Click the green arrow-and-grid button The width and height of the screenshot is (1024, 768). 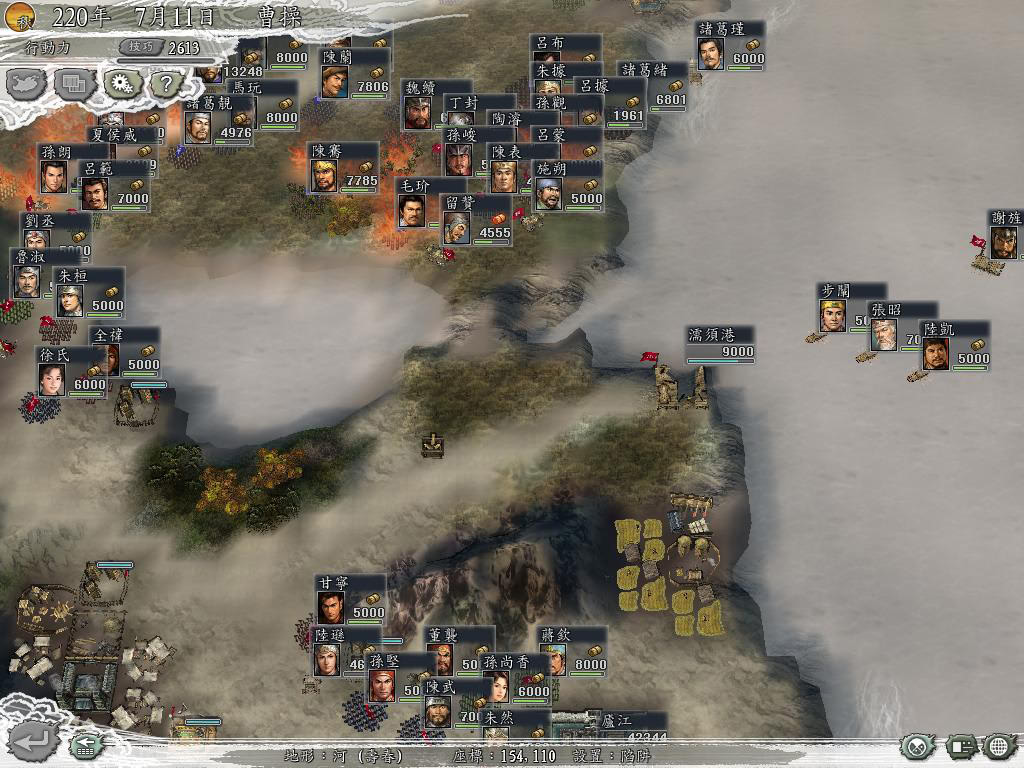[x=85, y=745]
